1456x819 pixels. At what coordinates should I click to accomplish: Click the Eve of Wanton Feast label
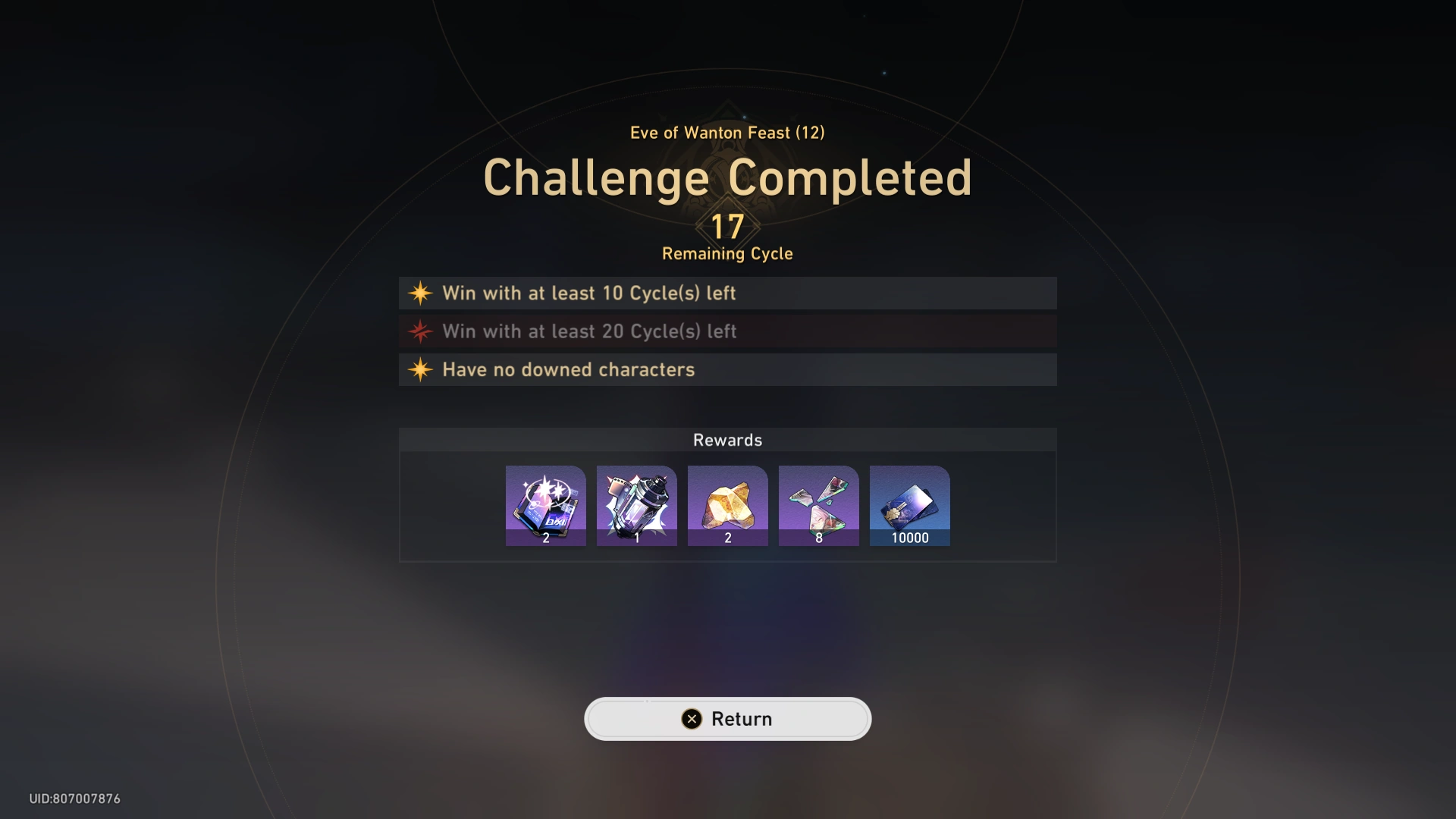pyautogui.click(x=727, y=132)
